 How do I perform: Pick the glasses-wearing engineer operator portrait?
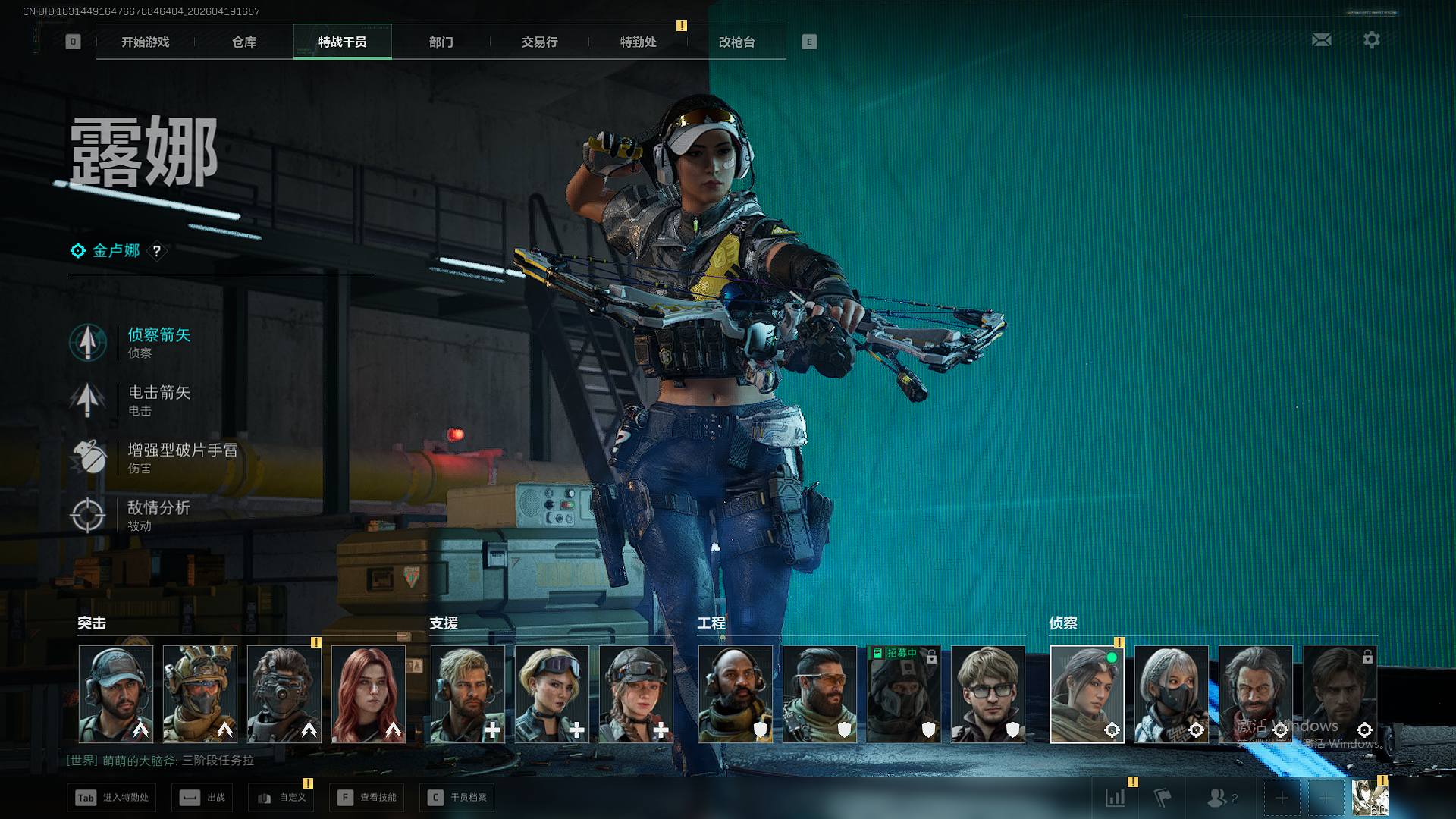pos(988,694)
